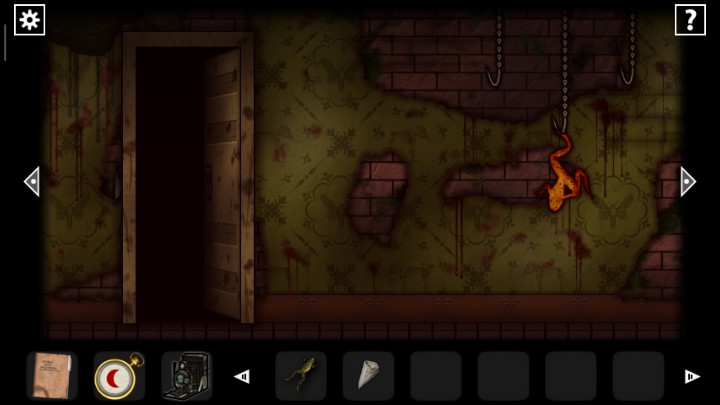Open the gear settings menu
720x405 pixels.
(29, 19)
